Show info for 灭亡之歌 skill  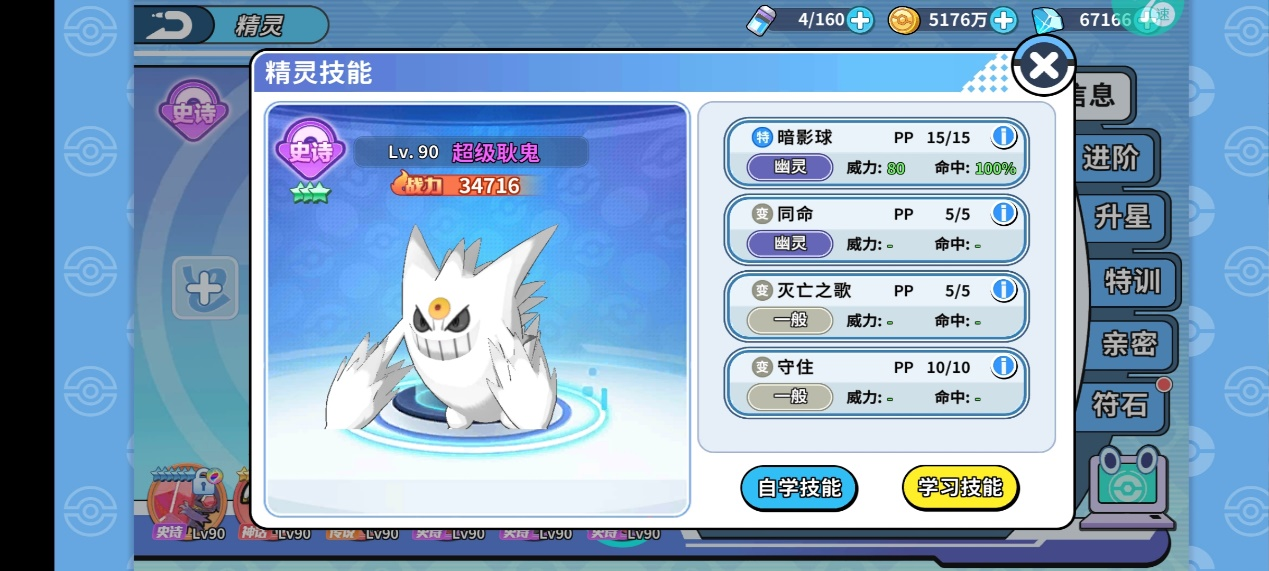(1003, 290)
